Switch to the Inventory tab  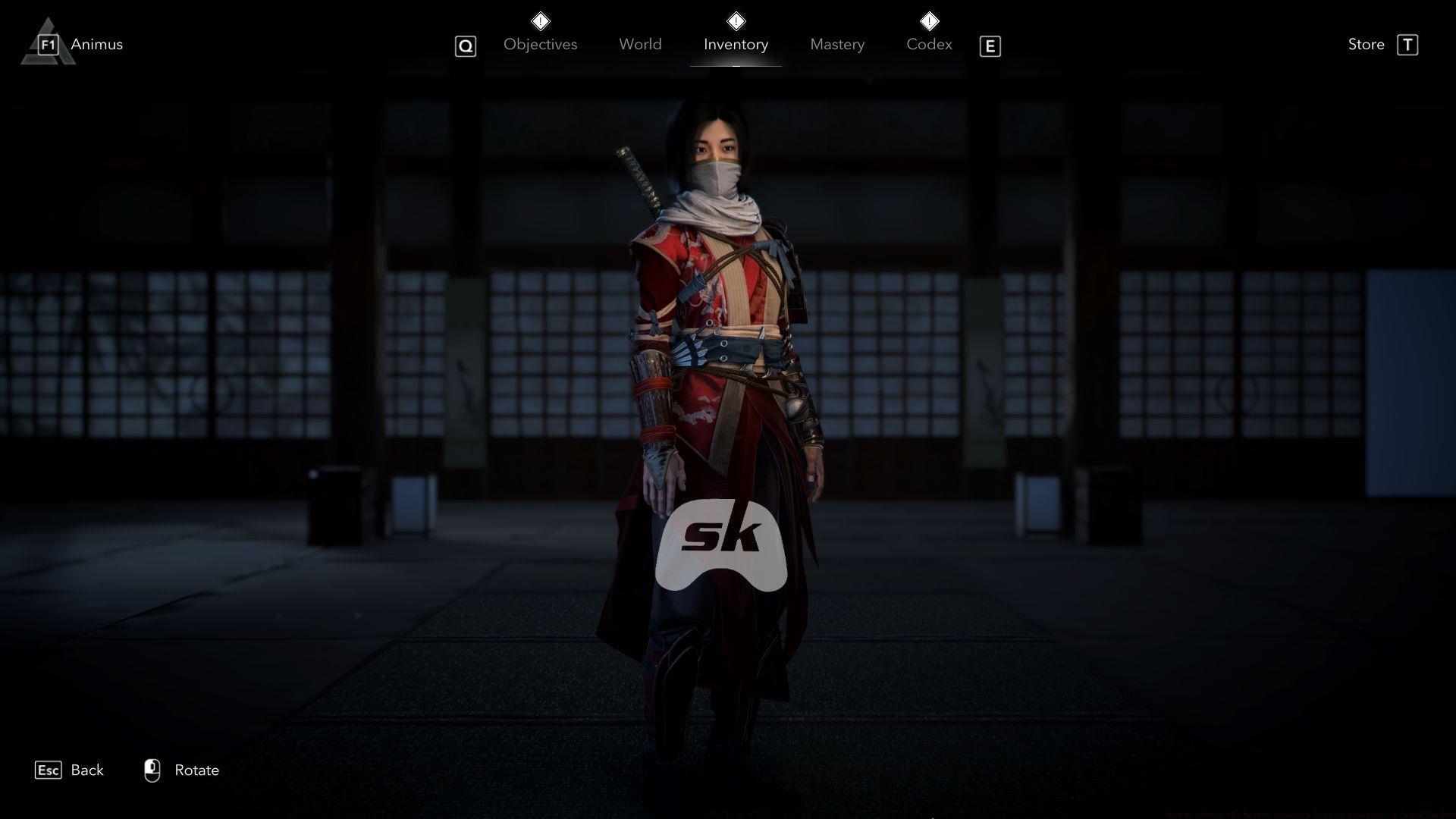[x=735, y=44]
